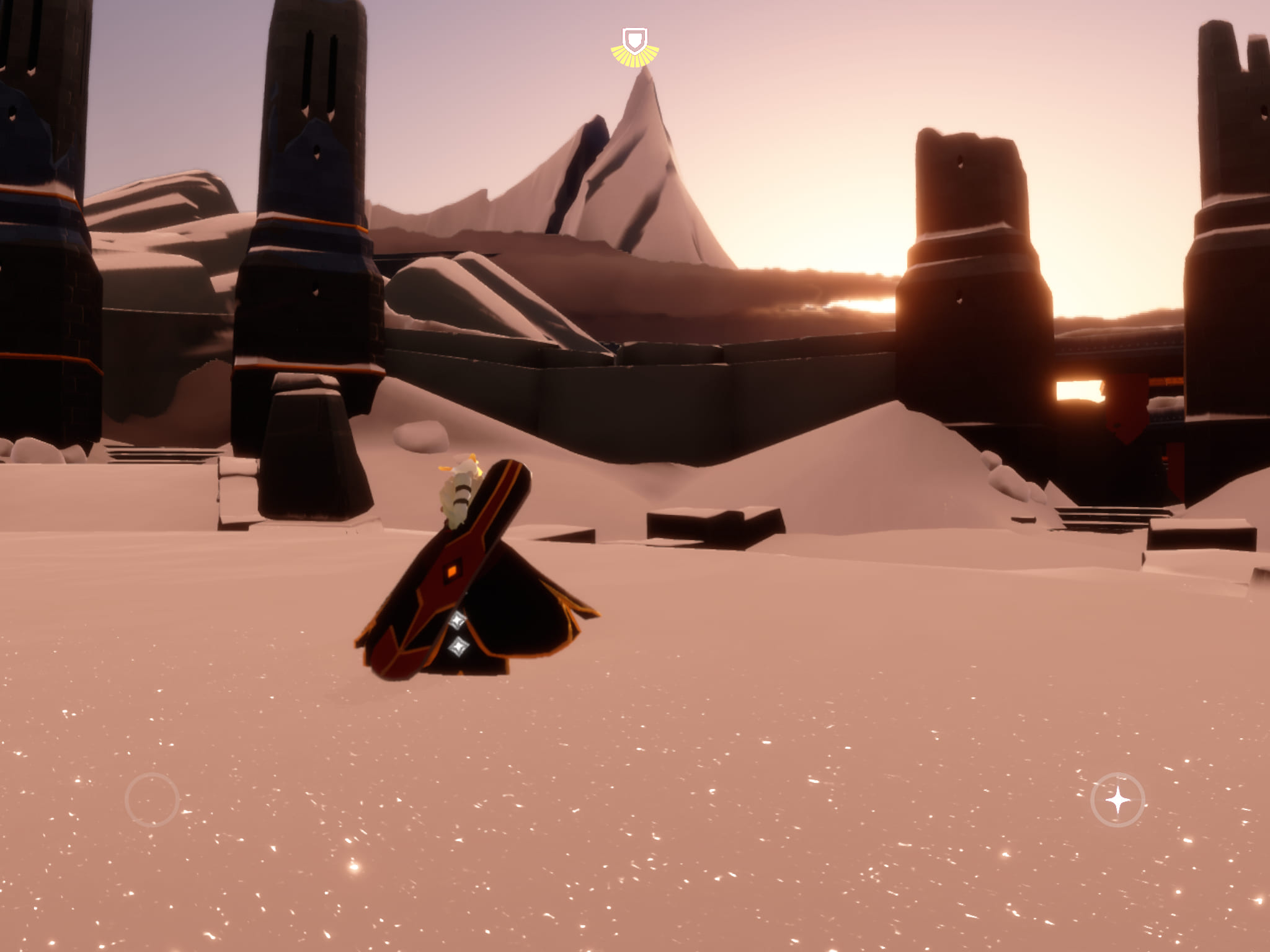Activate the star-shaped fly button

point(1117,800)
